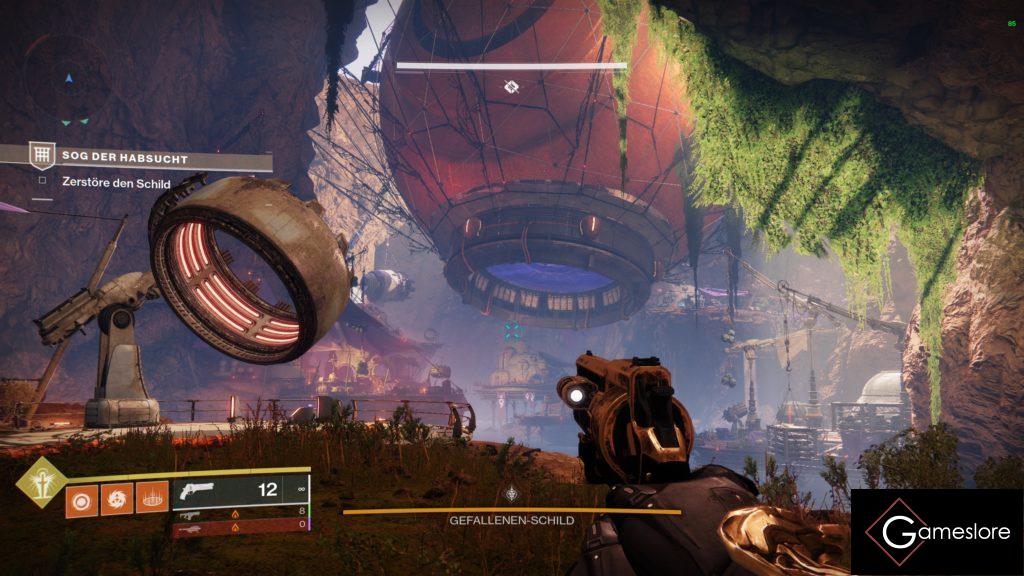
Task: Select the equipped hand cannon weapon slot
Action: pos(238,491)
